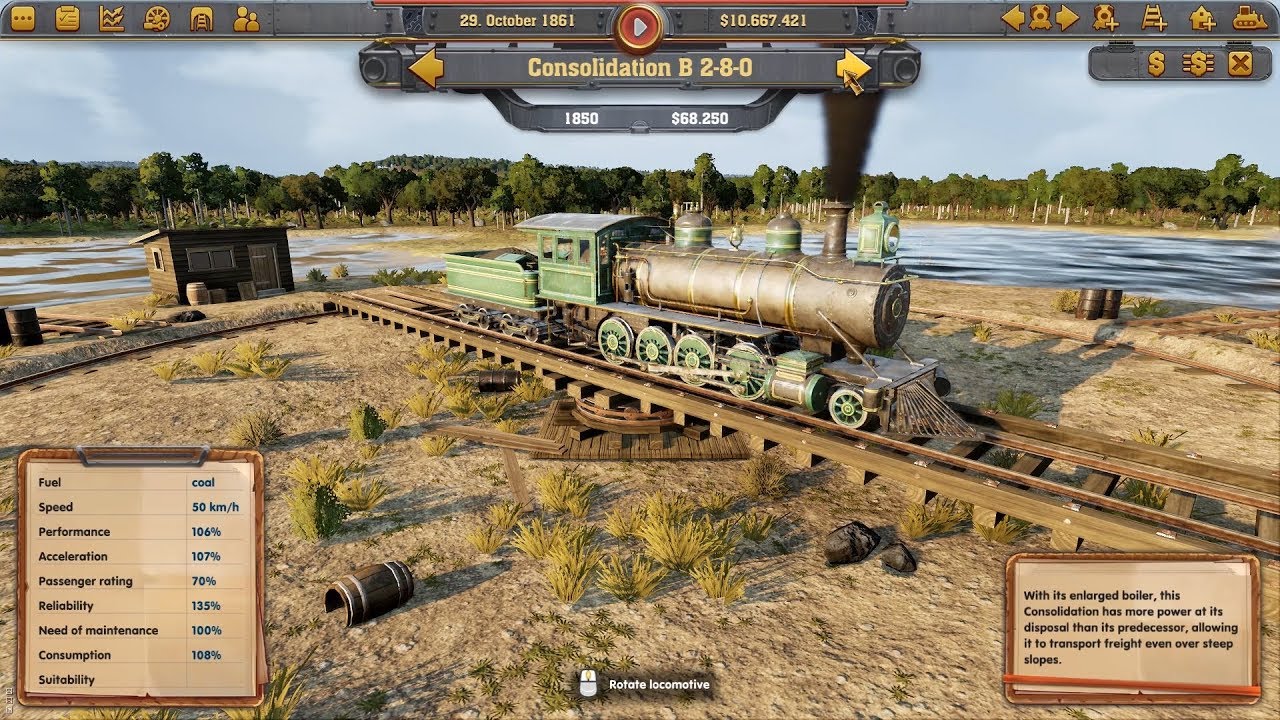Cycle trains using the left arrow near the train icon

1015,16
